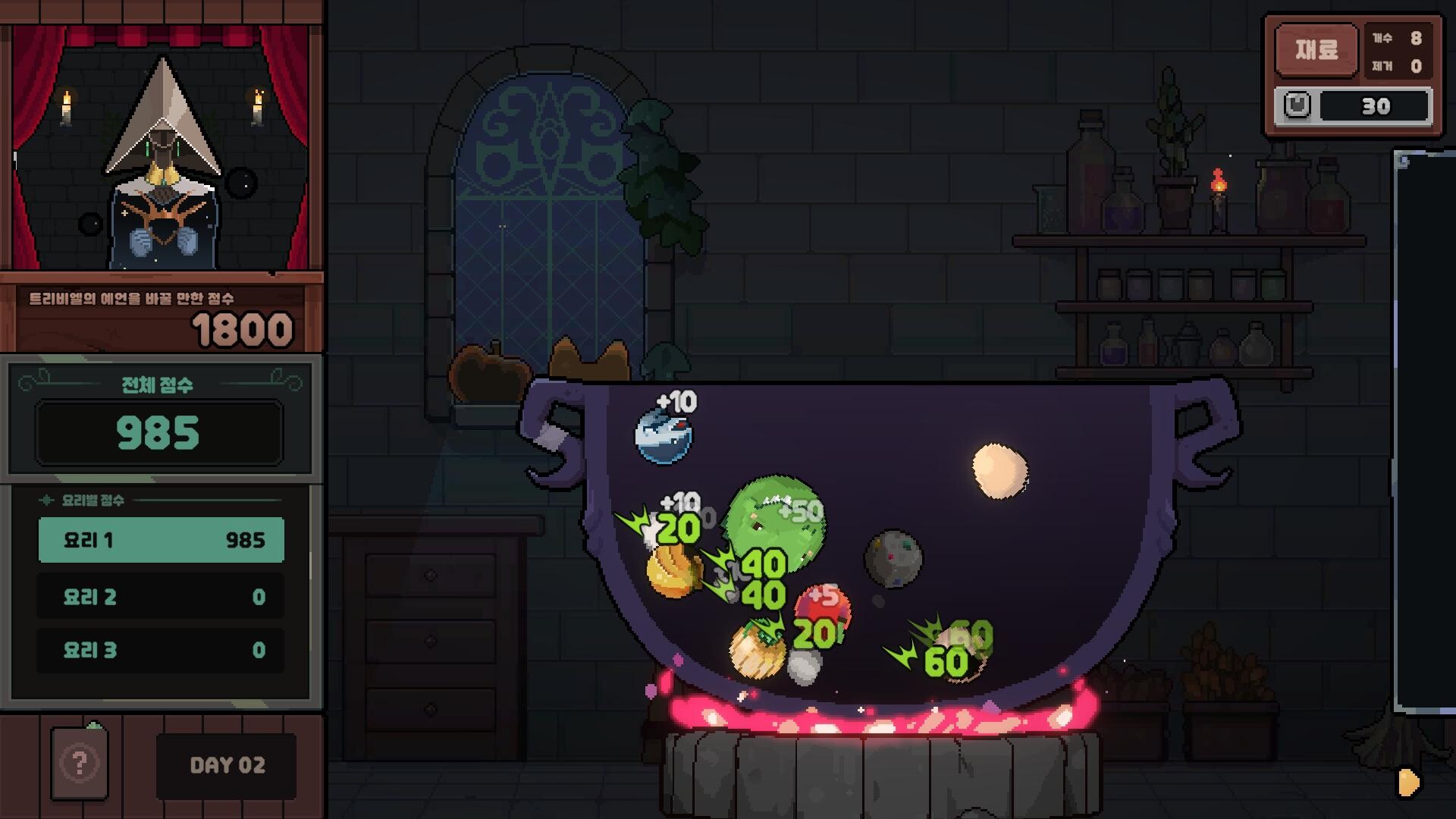1456x819 pixels.
Task: Click the question mark help icon
Action: [78, 764]
